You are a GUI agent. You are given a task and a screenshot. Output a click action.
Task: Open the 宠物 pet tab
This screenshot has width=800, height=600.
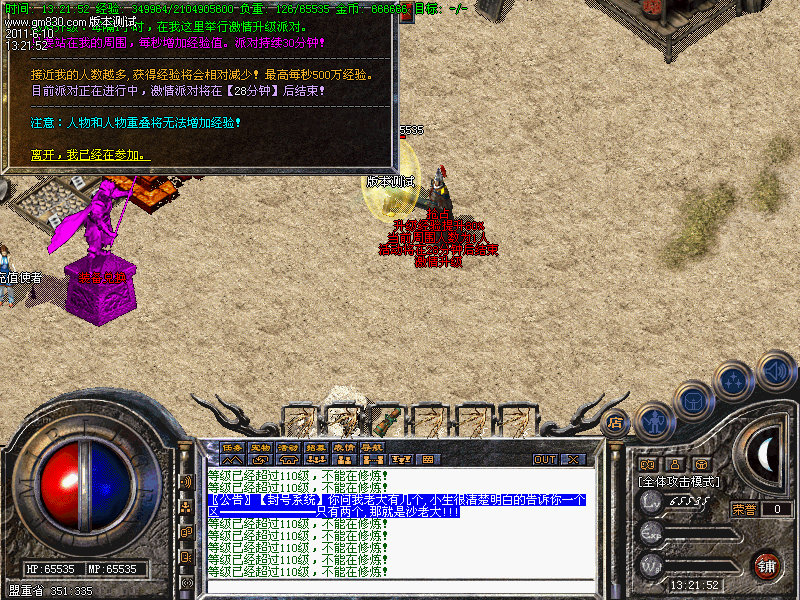260,447
